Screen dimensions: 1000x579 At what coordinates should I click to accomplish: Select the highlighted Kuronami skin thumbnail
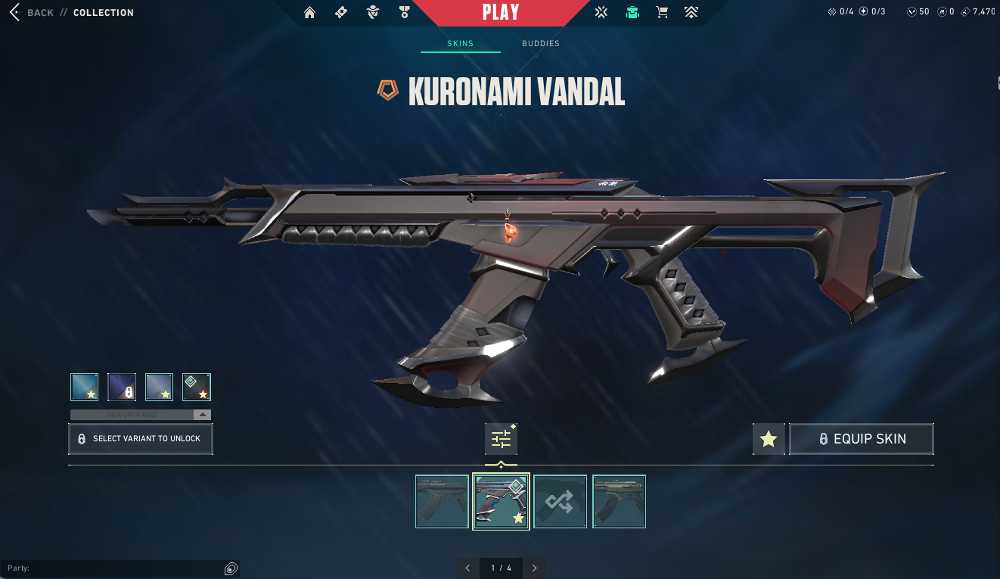(x=501, y=501)
